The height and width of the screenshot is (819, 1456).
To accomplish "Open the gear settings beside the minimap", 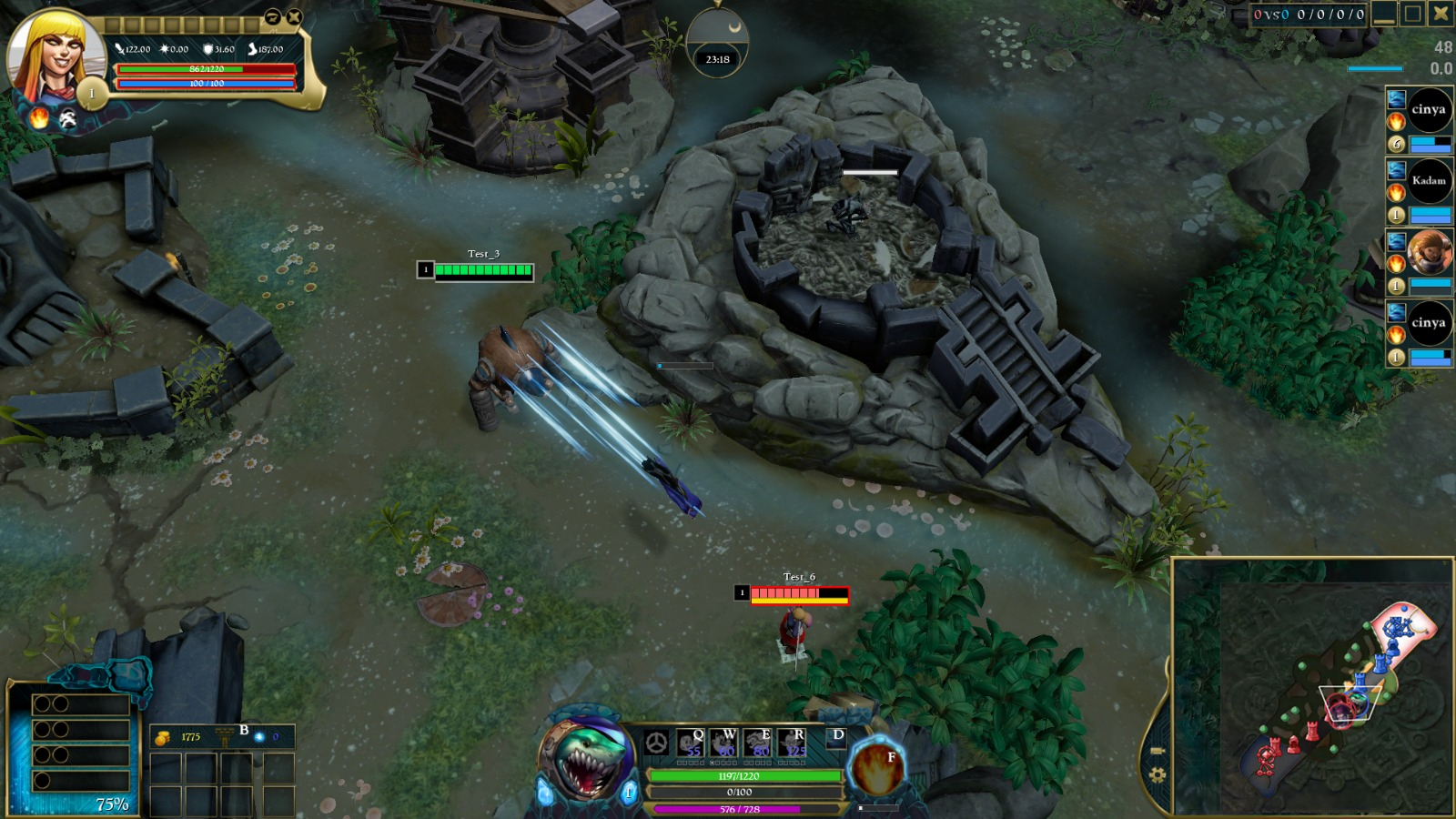I will point(1158,775).
